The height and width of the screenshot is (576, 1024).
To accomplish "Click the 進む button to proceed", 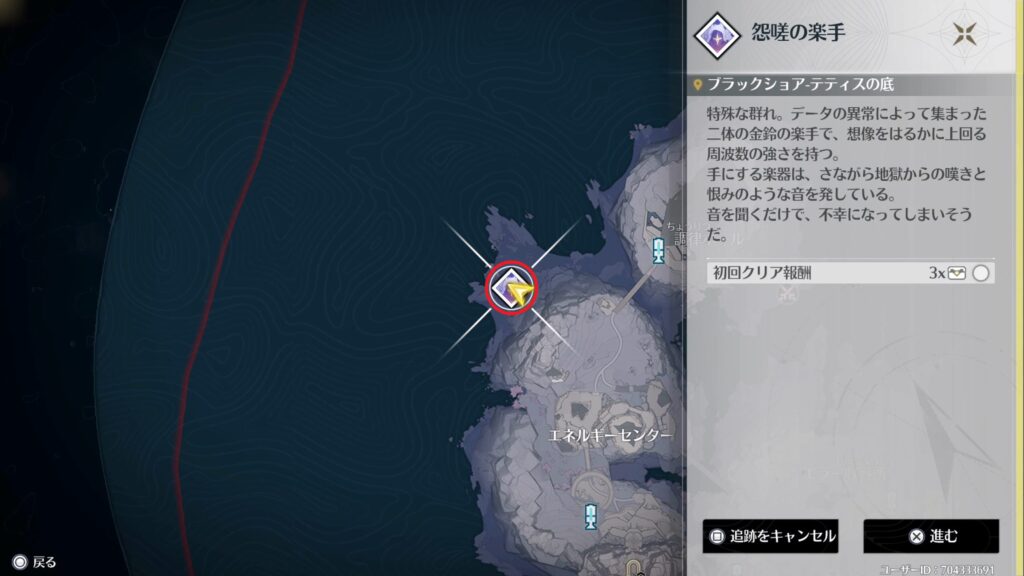I will pyautogui.click(x=931, y=536).
